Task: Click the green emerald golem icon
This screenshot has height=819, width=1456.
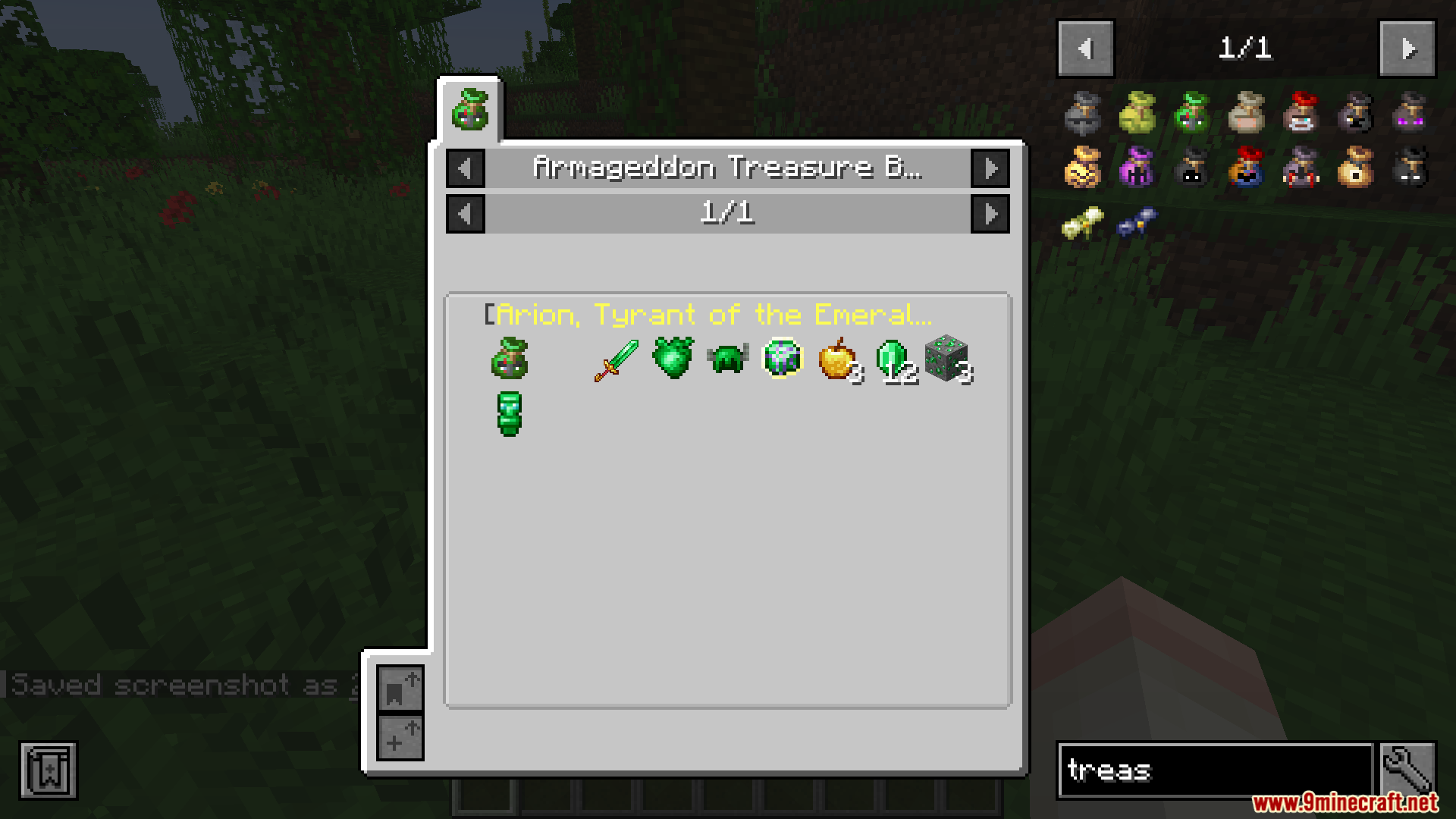Action: coord(509,414)
